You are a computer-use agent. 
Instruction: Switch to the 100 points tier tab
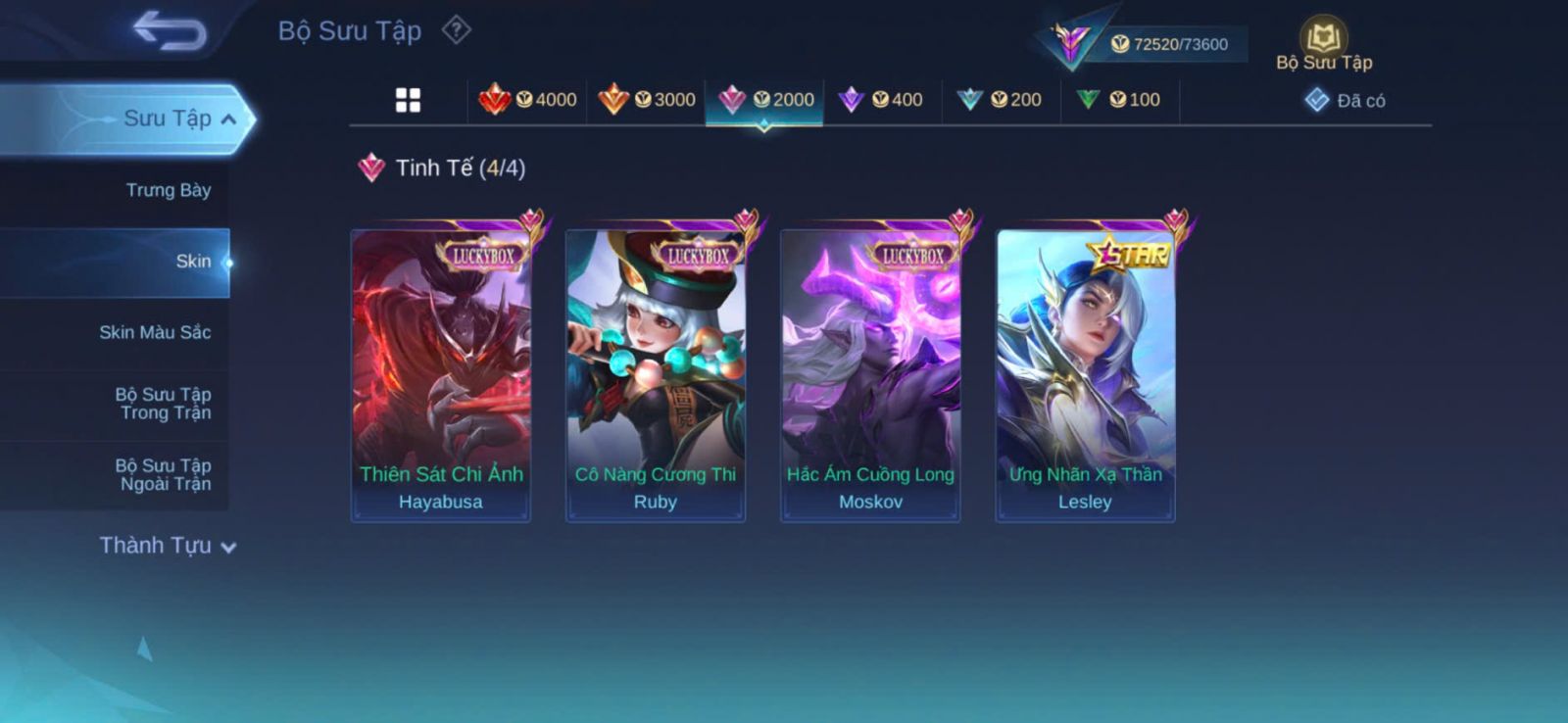(1119, 100)
